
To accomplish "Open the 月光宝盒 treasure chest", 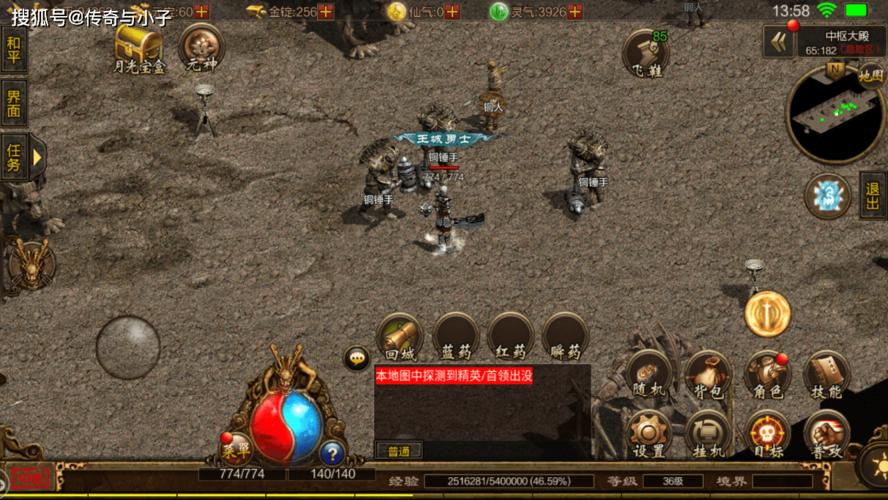I will click(x=138, y=44).
